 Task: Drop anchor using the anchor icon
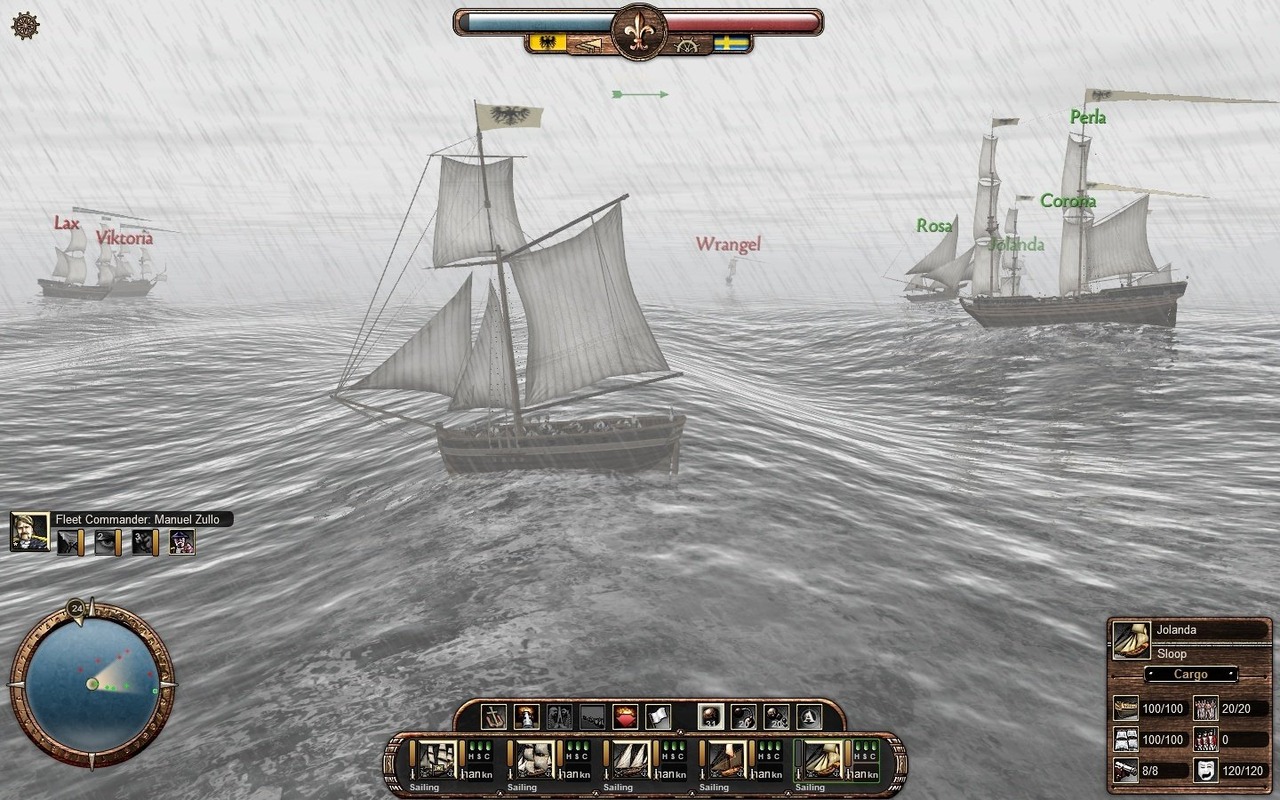click(x=494, y=716)
